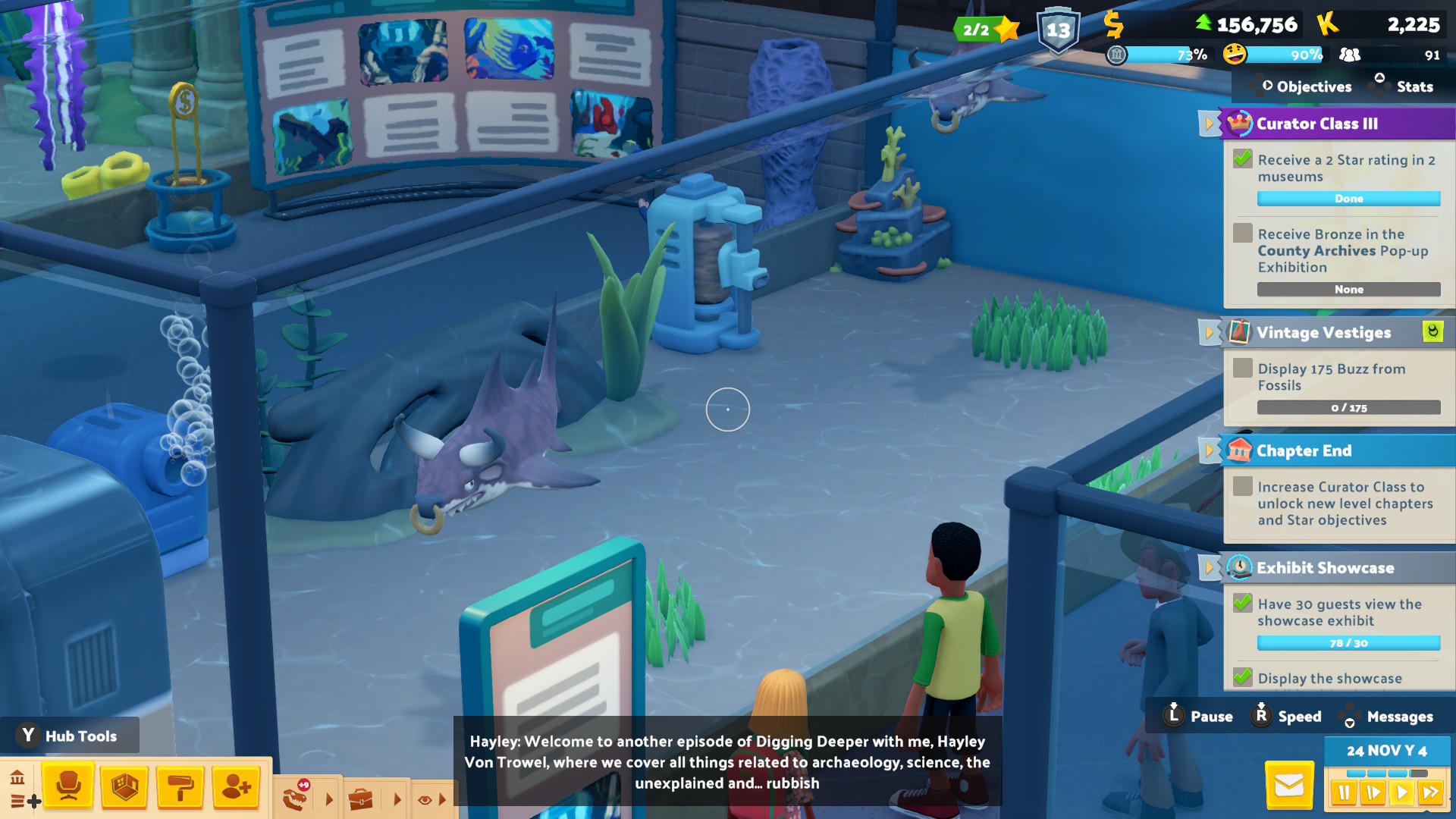The image size is (1456, 819).
Task: Open the museum star rating overview
Action: (986, 30)
